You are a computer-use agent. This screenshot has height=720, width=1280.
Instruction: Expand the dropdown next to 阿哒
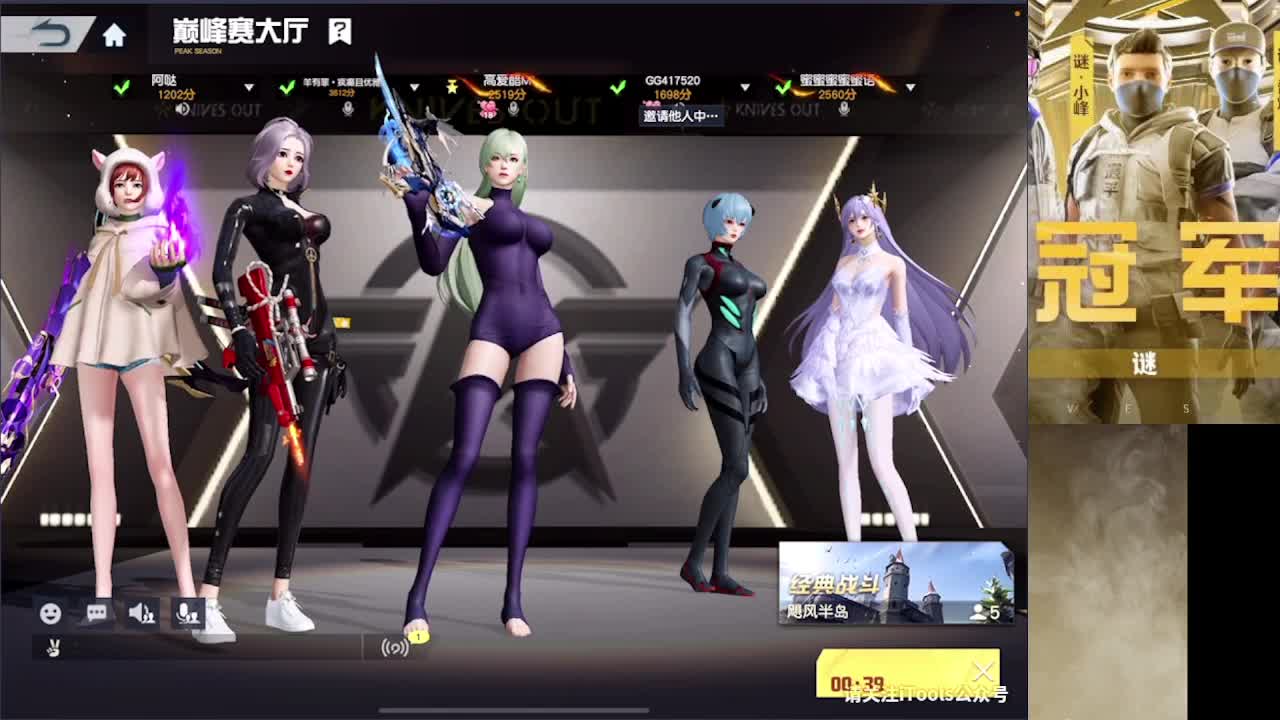tap(247, 86)
